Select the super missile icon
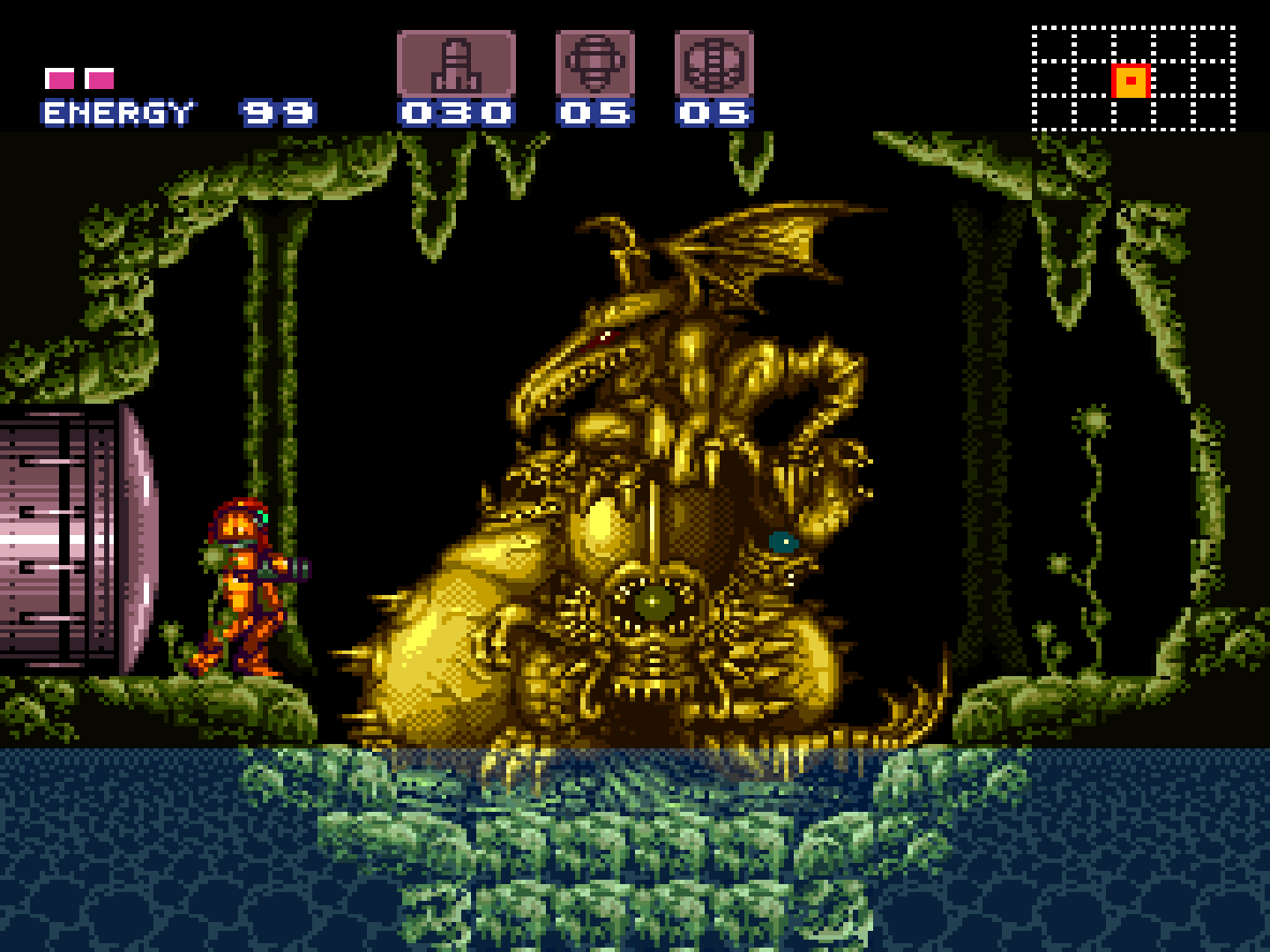Viewport: 1270px width, 952px height. click(595, 63)
